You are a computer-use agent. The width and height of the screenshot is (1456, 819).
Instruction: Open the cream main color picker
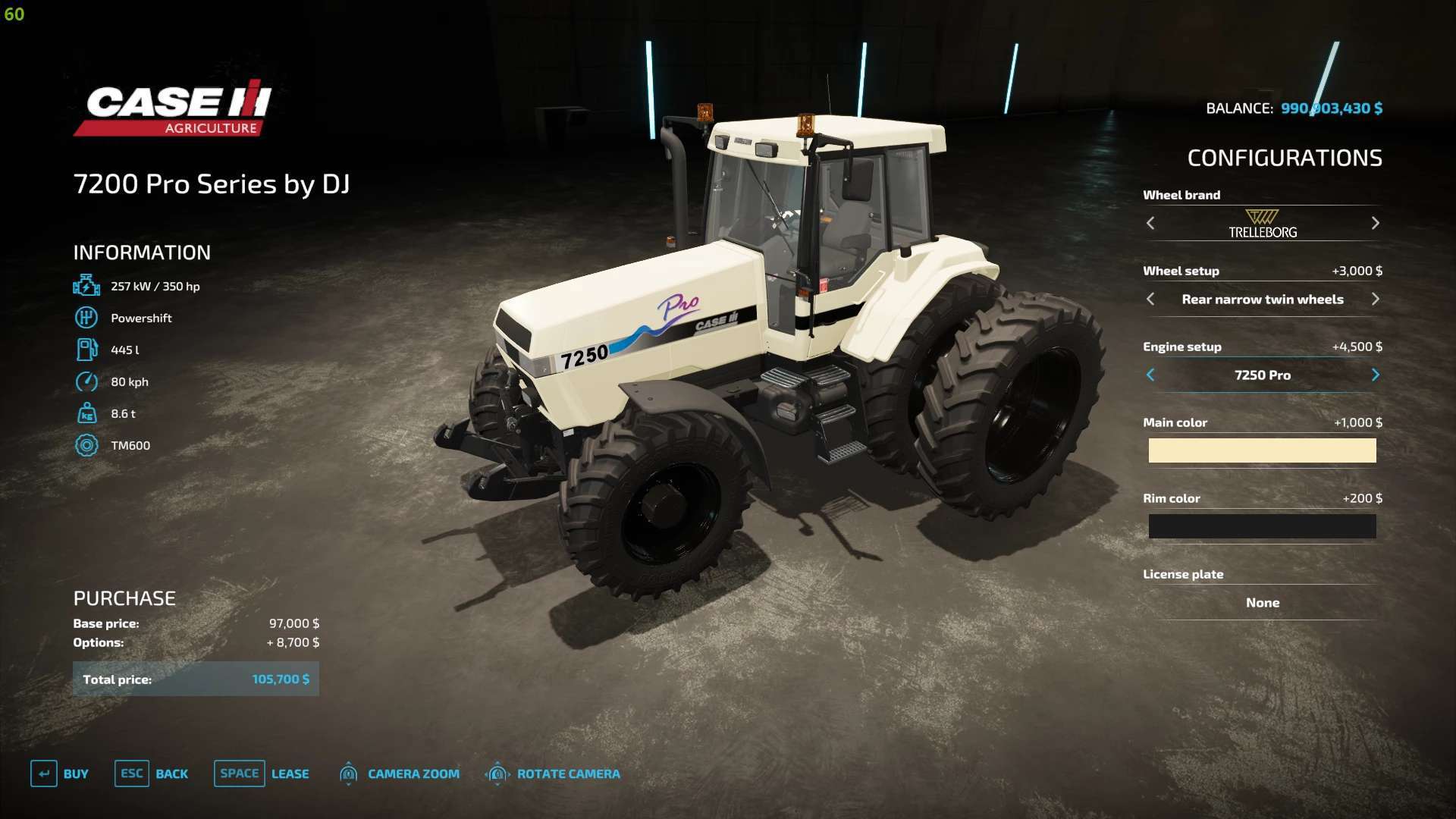tap(1262, 450)
